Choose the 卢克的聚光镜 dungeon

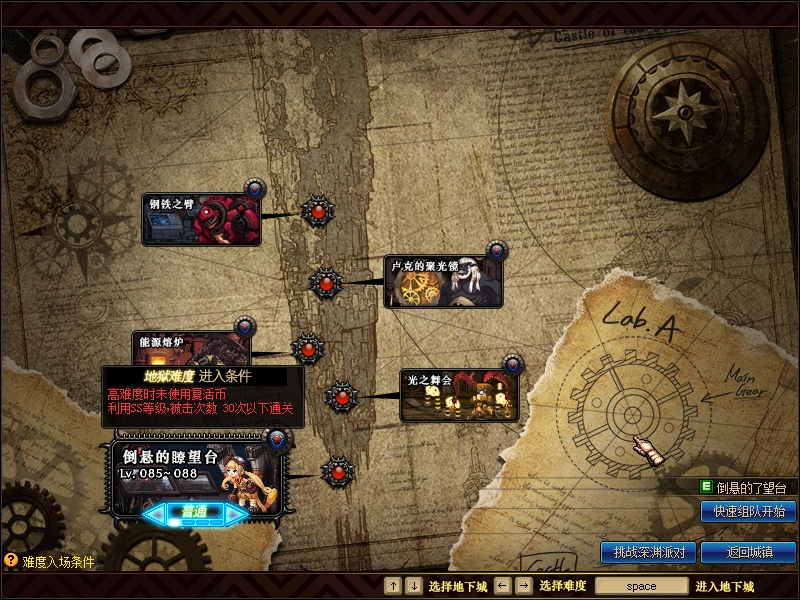(x=442, y=282)
